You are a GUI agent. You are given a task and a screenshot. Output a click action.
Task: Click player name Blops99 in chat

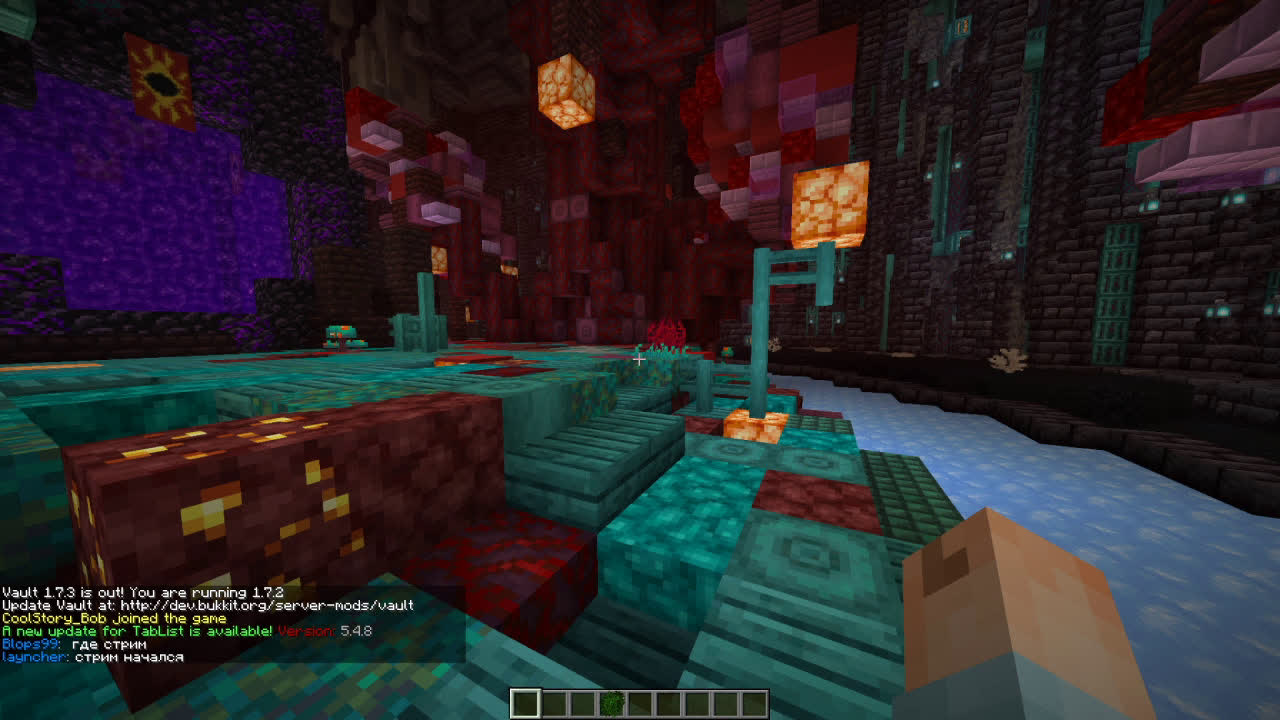[31, 645]
